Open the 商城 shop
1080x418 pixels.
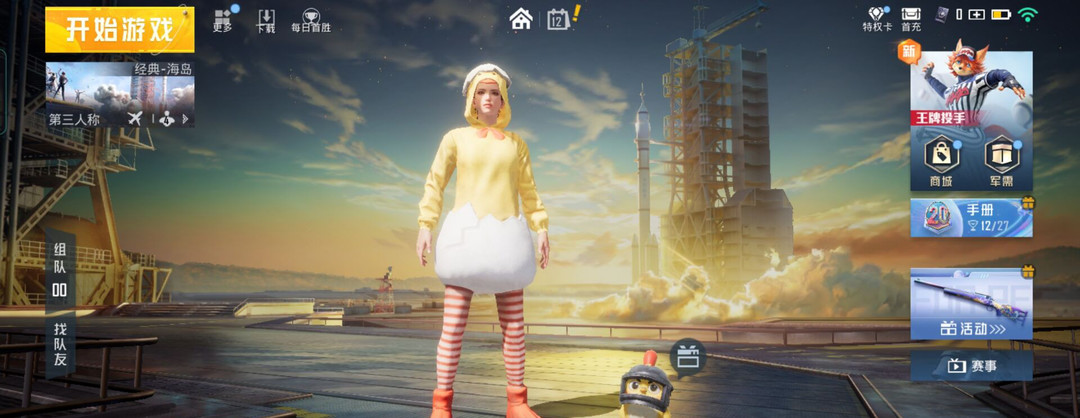[940, 160]
